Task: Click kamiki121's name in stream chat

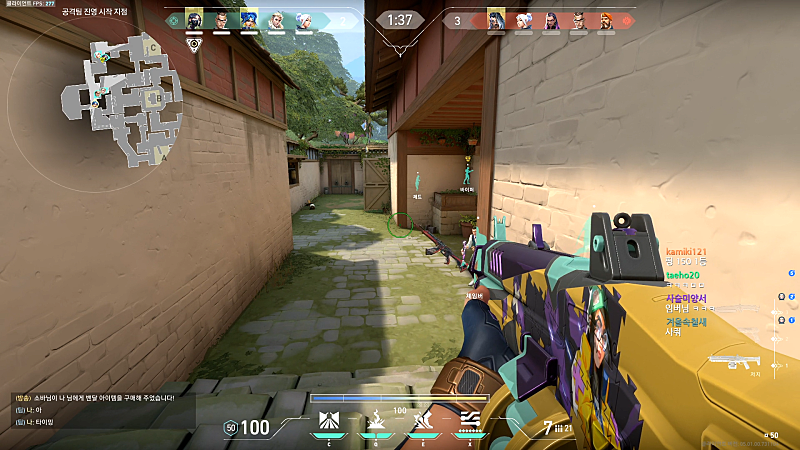Action: point(686,251)
